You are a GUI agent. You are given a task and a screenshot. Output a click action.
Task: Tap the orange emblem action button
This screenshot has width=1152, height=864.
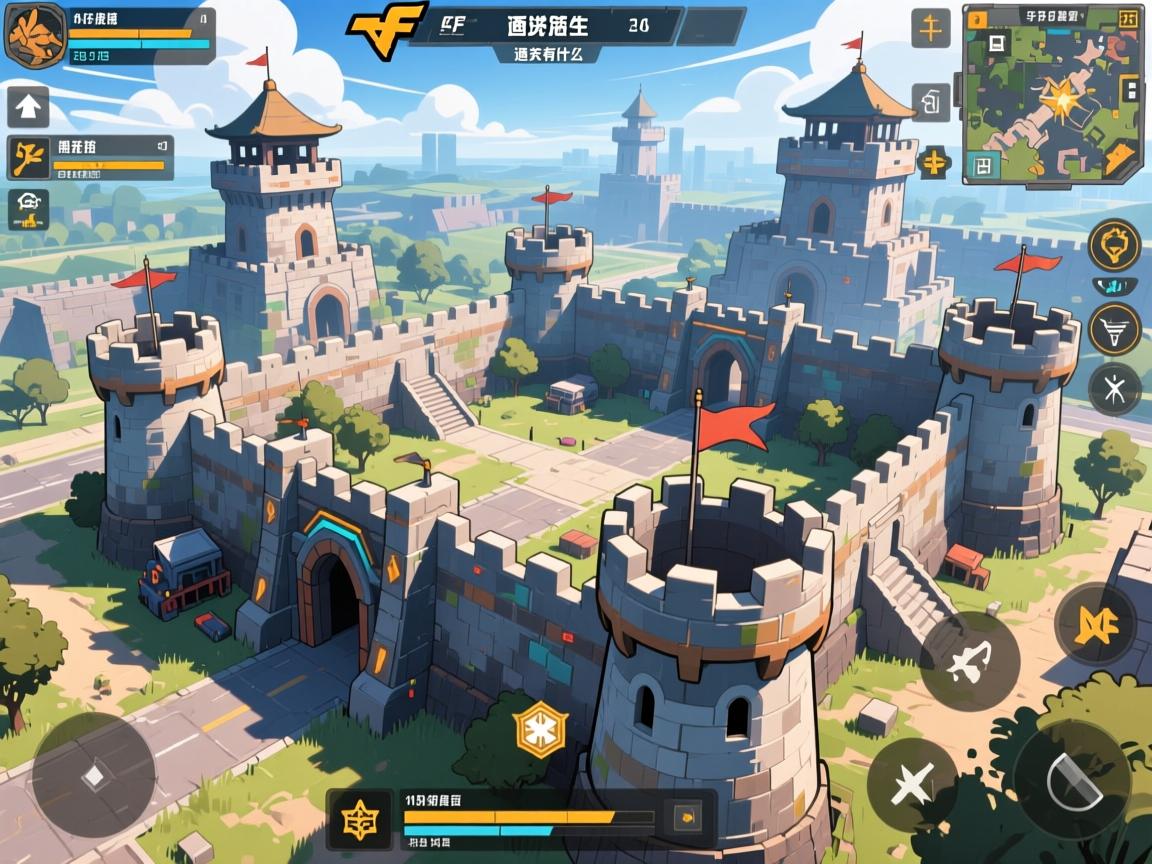click(x=1095, y=624)
